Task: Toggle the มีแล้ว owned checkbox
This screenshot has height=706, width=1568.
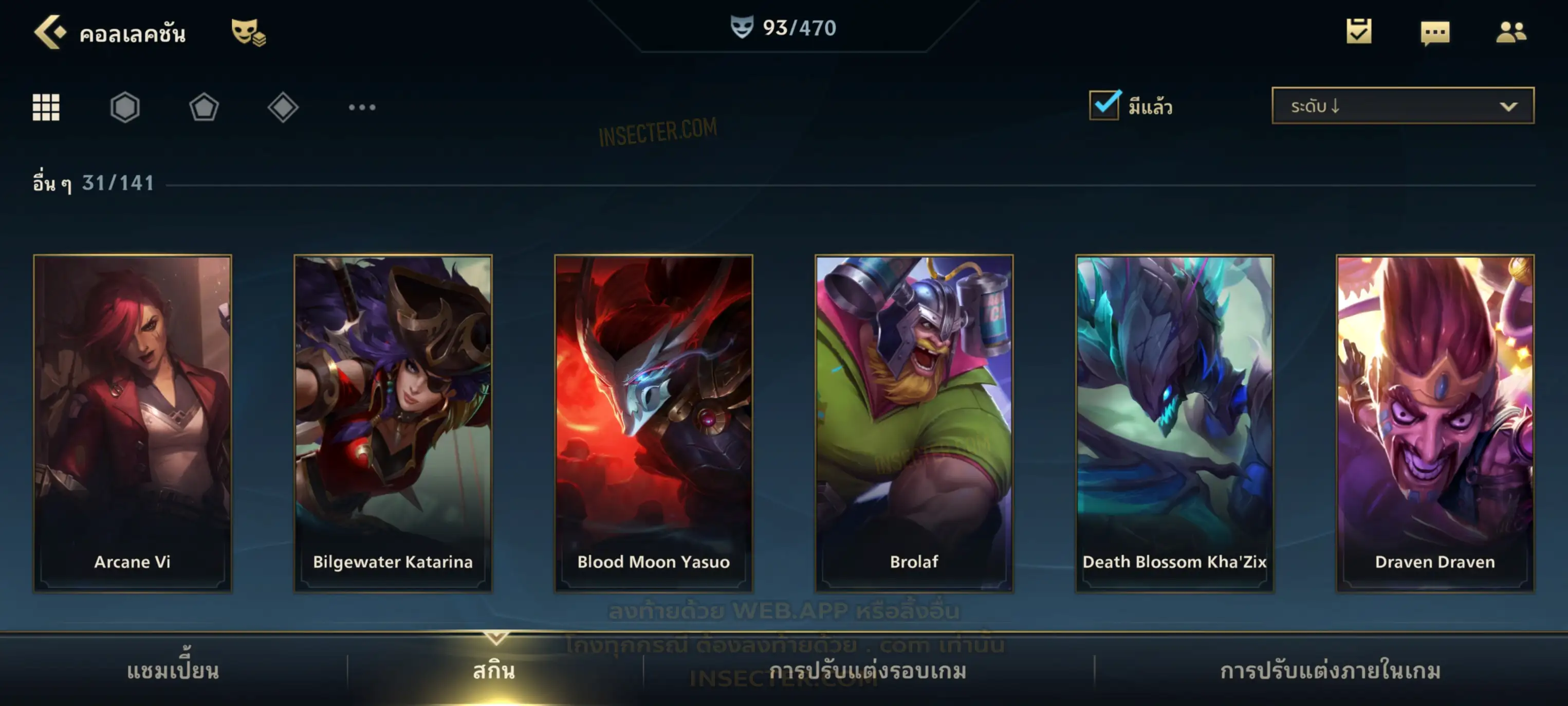Action: coord(1104,105)
